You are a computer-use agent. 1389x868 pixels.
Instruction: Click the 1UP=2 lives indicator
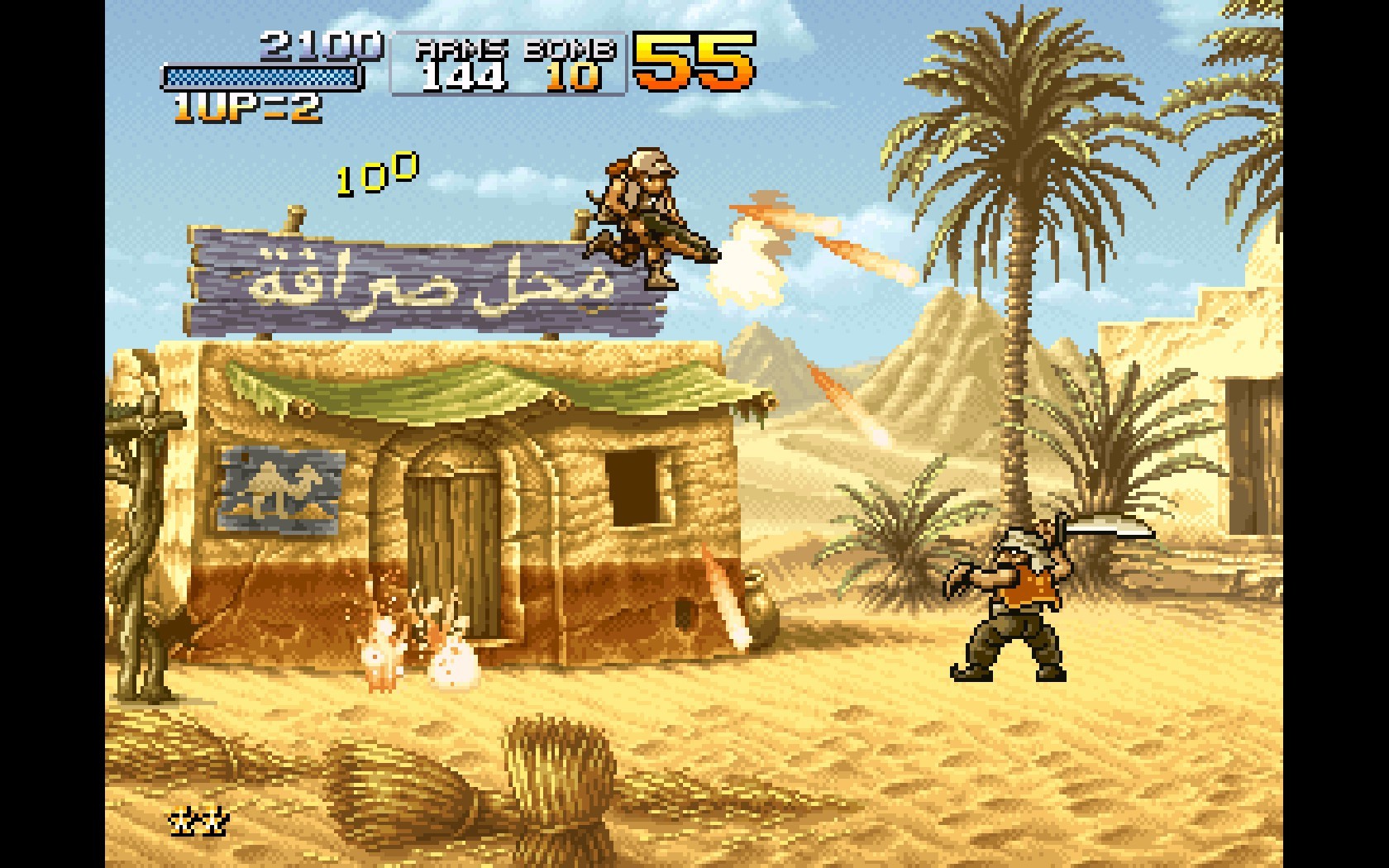tap(247, 109)
